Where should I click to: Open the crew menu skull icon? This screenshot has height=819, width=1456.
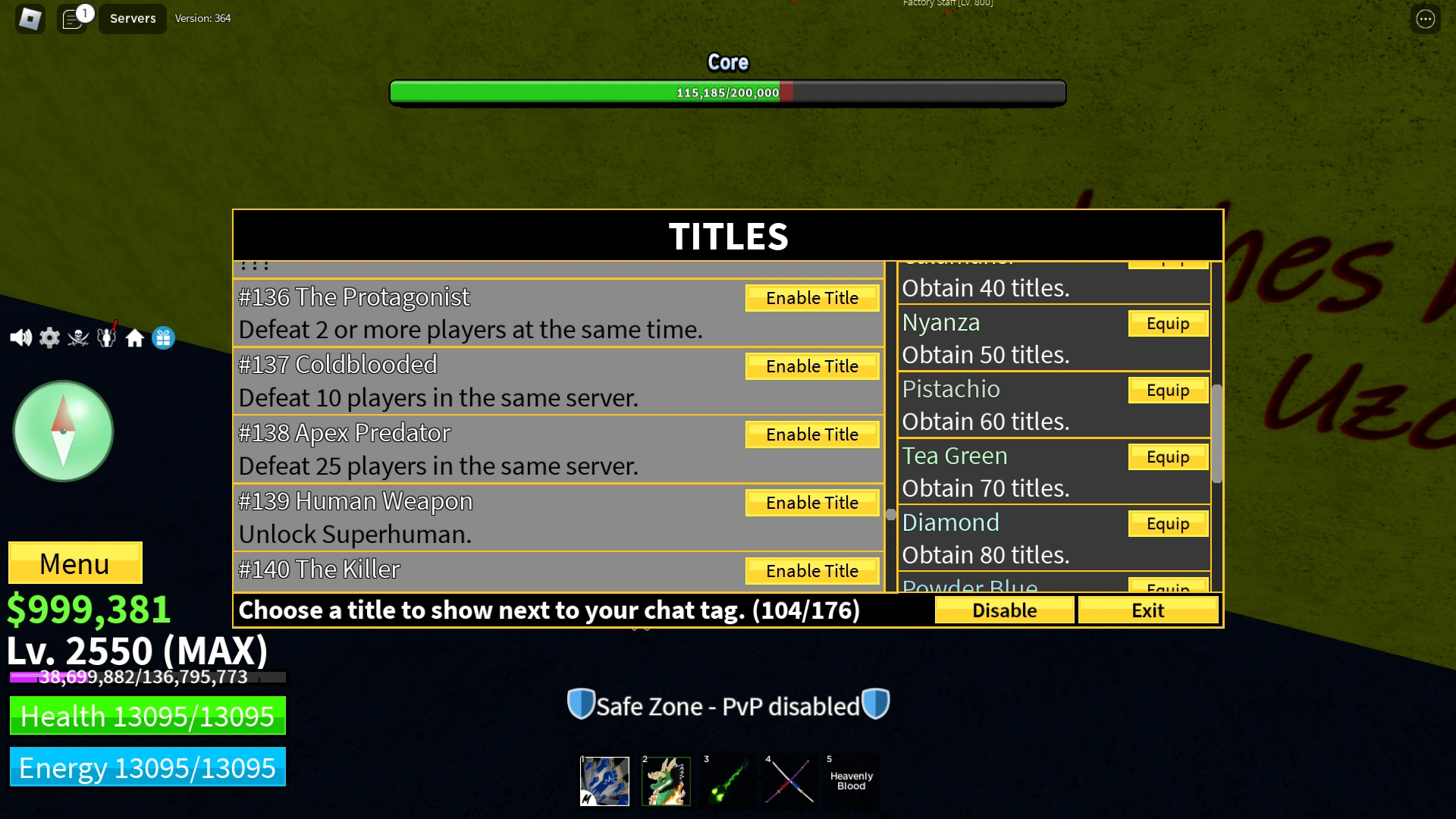click(x=77, y=337)
